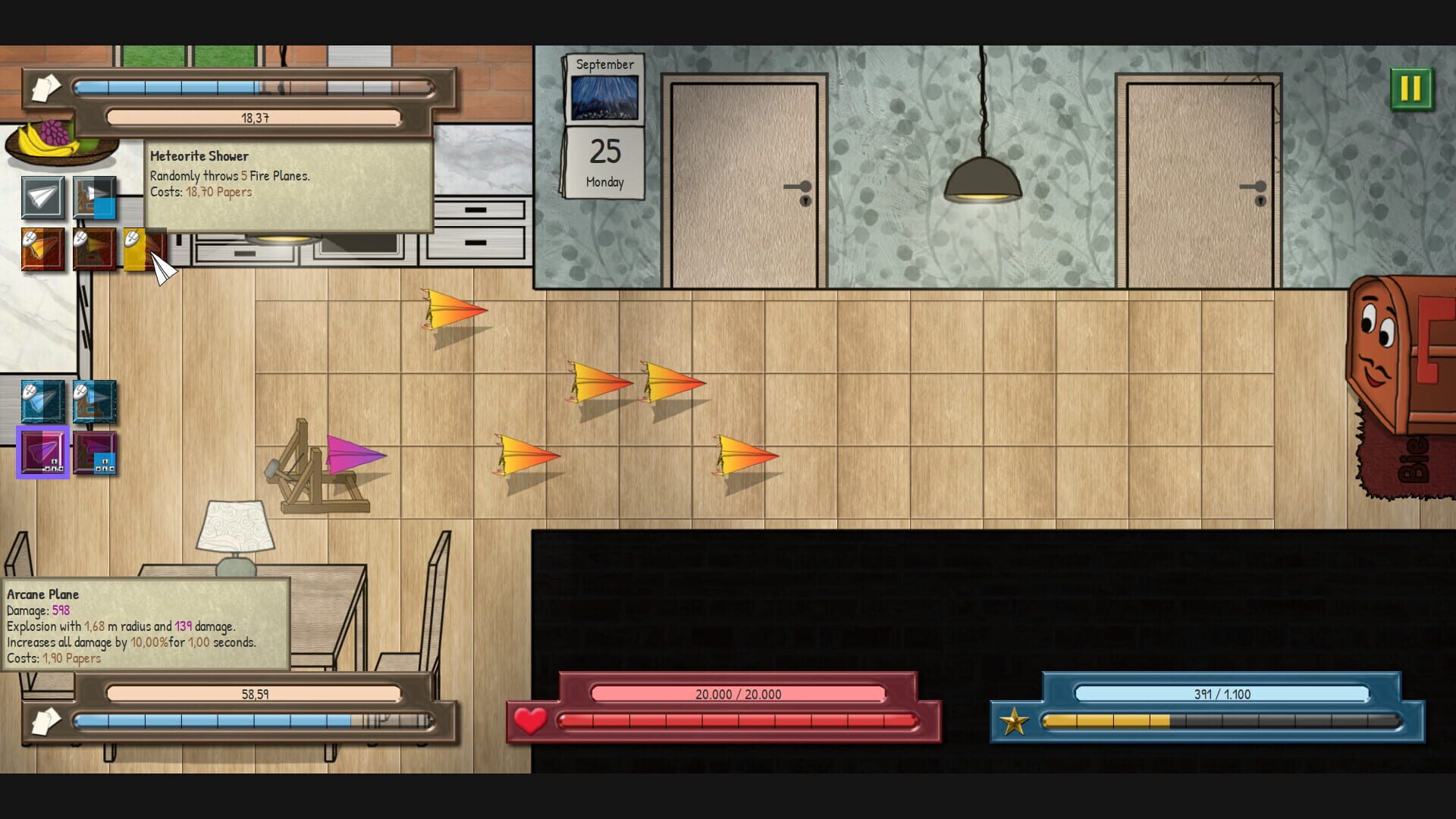Click the arcane catapult upgrade icon
The height and width of the screenshot is (819, 1456).
pyautogui.click(x=95, y=453)
